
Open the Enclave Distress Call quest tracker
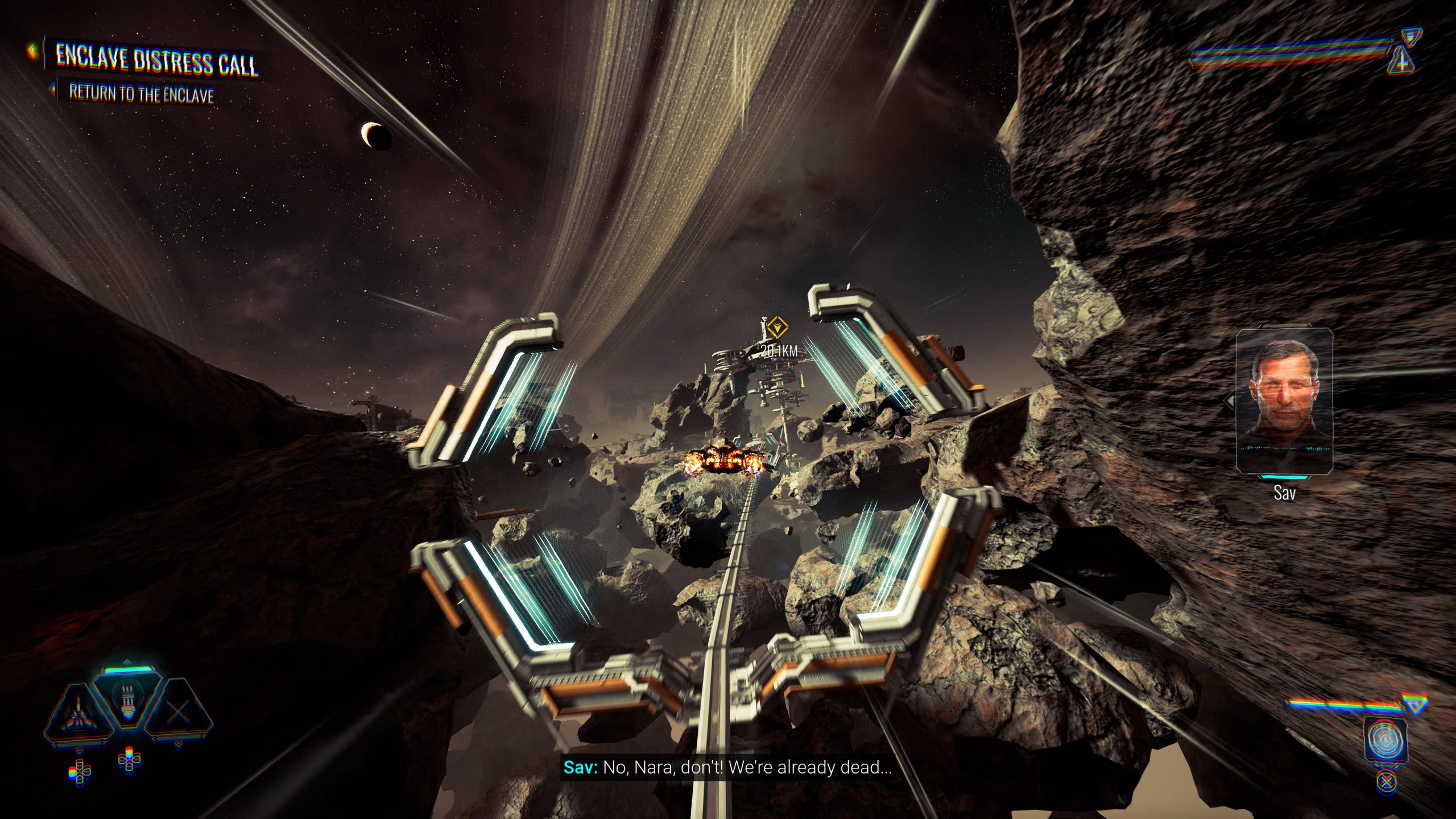(156, 60)
